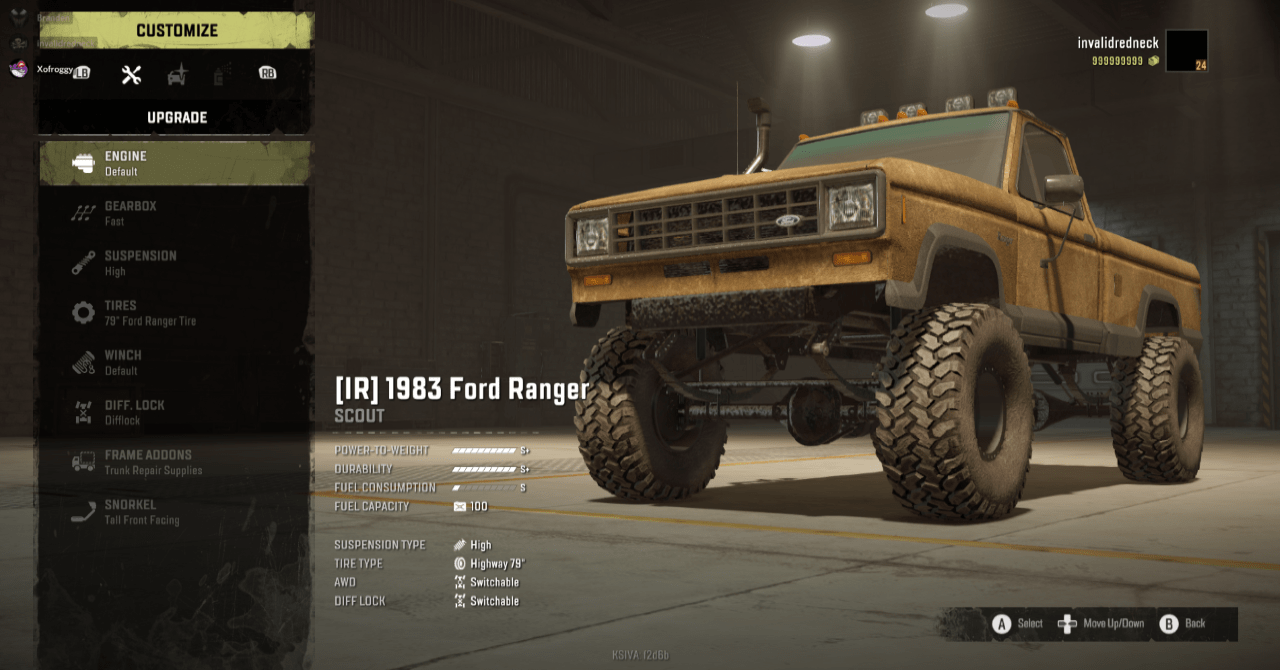1280x670 pixels.
Task: Click the Xofroggy player avatar
Action: pyautogui.click(x=18, y=68)
